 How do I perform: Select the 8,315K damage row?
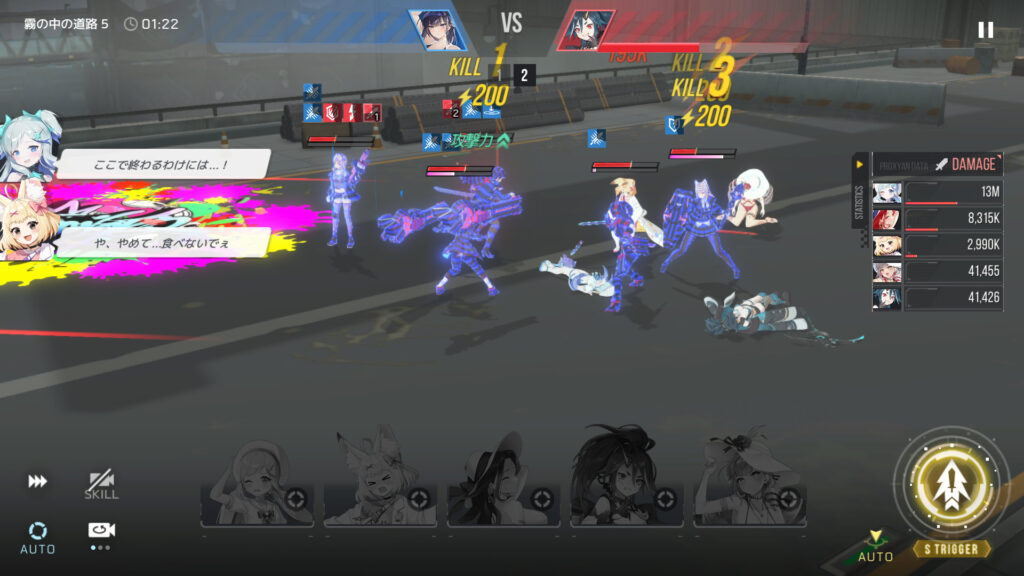coord(937,219)
